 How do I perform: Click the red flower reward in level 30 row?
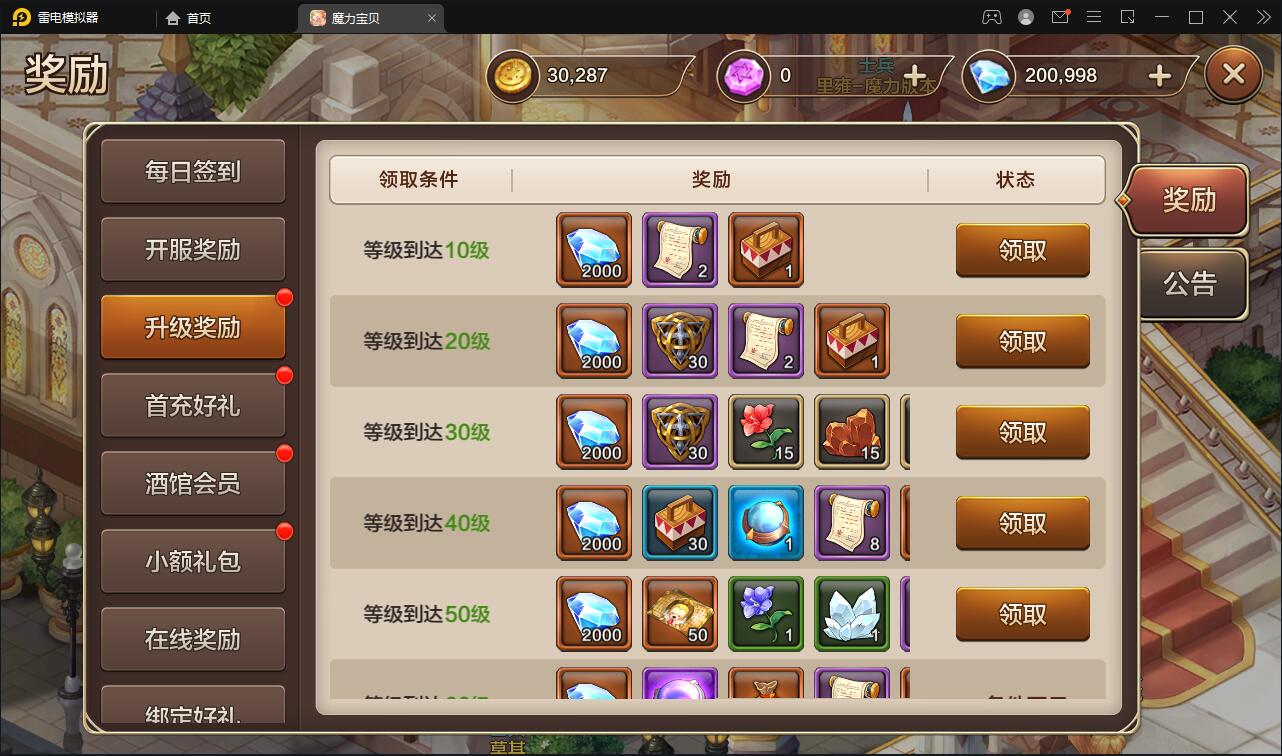coord(765,432)
